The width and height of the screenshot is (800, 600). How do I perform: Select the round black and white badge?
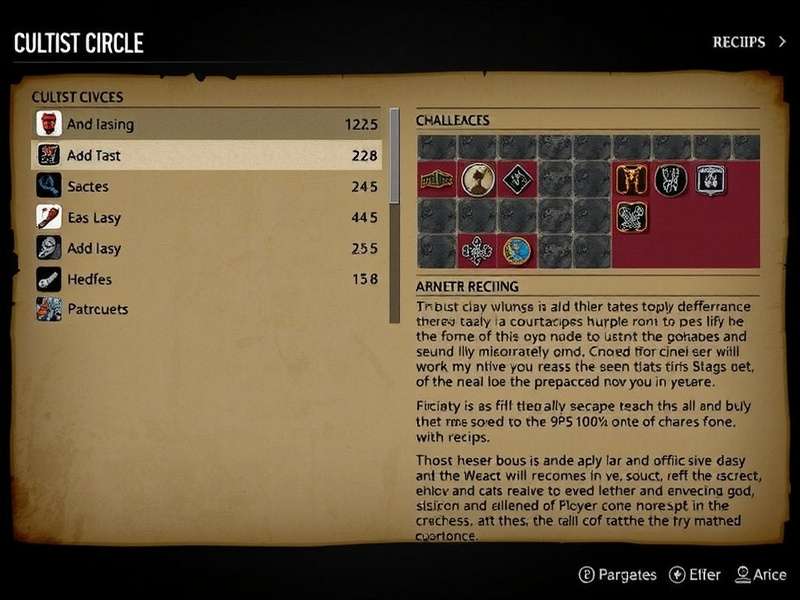[x=670, y=180]
